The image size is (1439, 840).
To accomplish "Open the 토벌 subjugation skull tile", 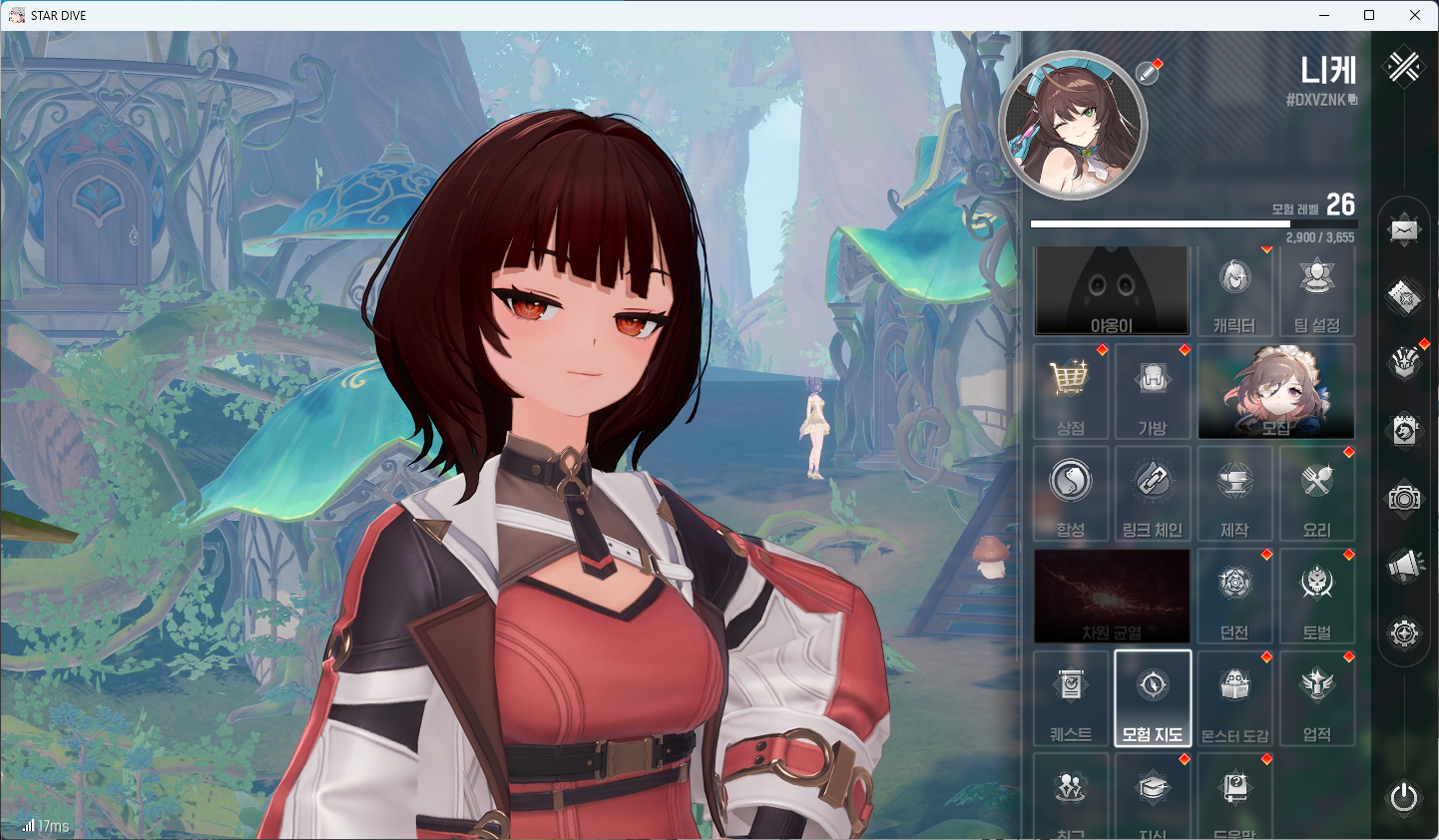I will click(1316, 596).
